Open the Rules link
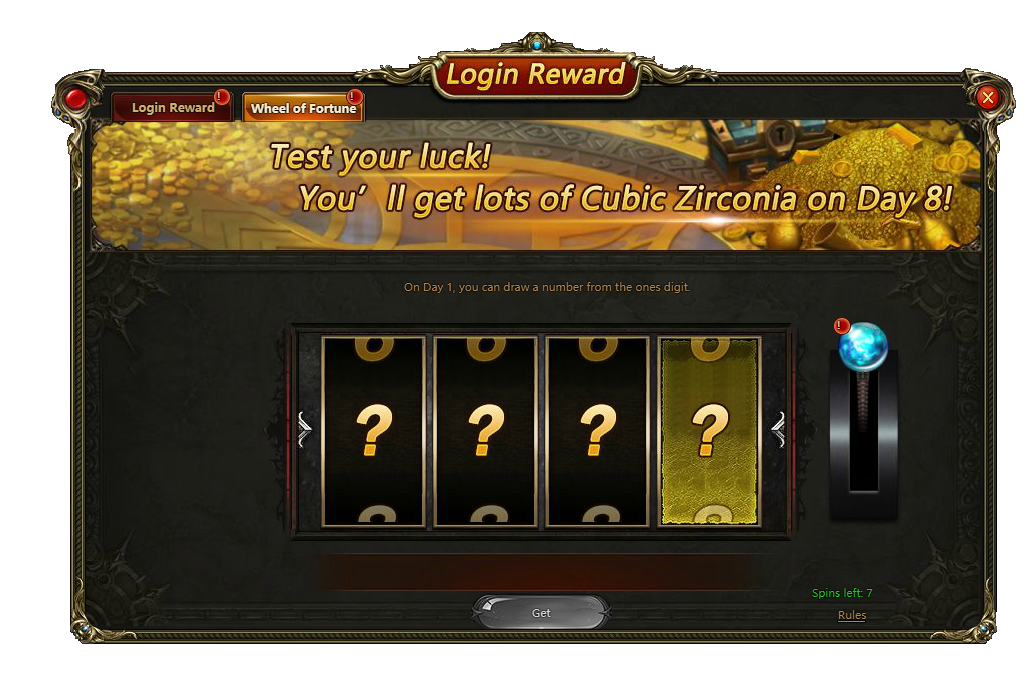The image size is (1031, 696). point(852,615)
